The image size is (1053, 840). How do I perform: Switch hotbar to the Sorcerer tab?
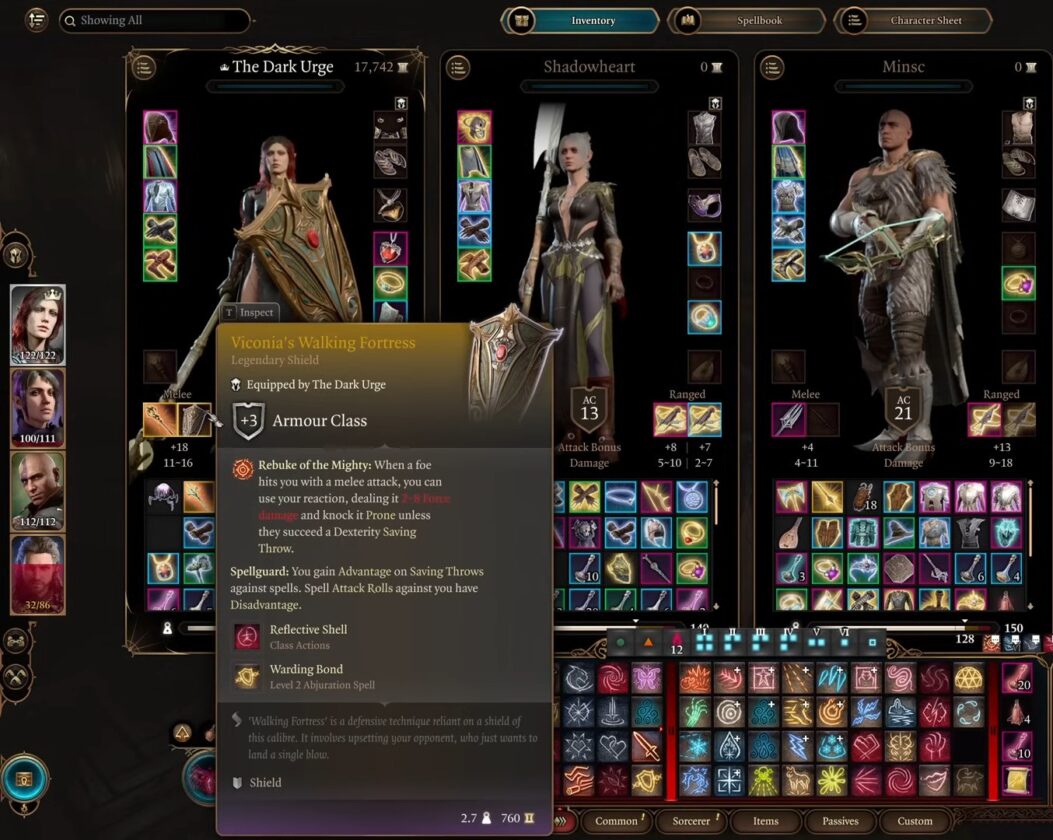tap(691, 821)
